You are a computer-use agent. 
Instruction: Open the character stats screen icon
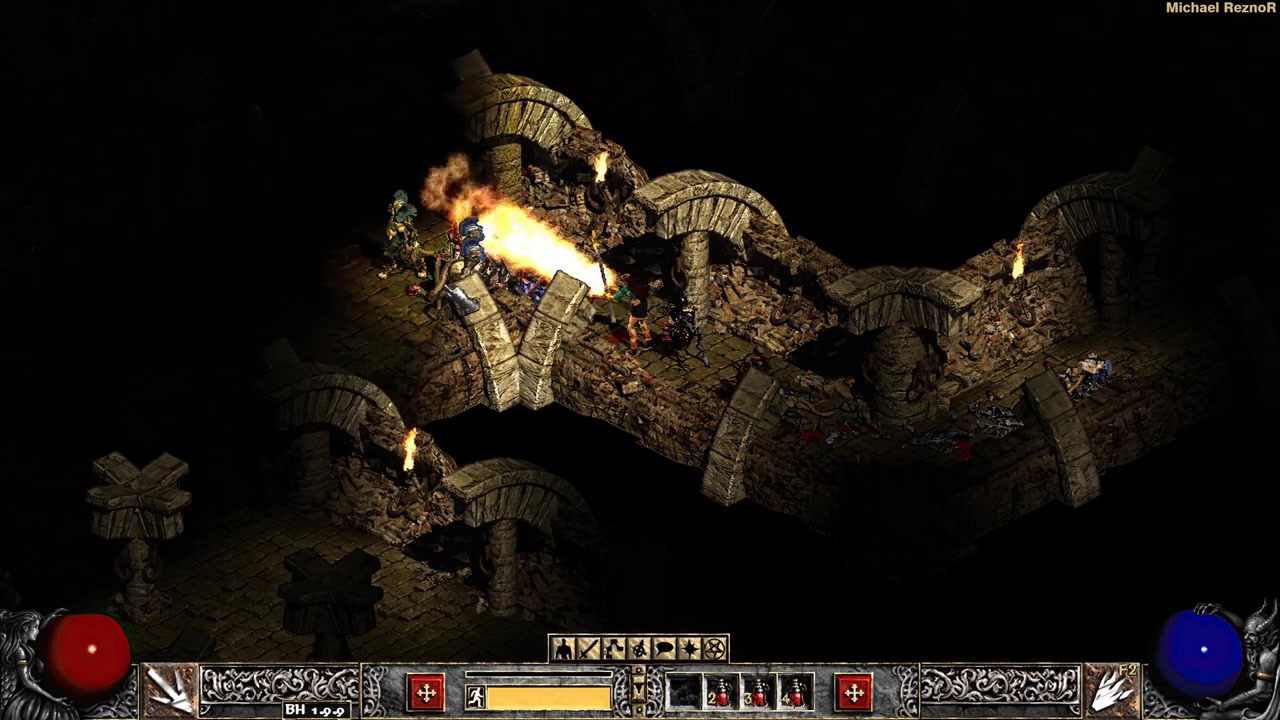click(563, 650)
